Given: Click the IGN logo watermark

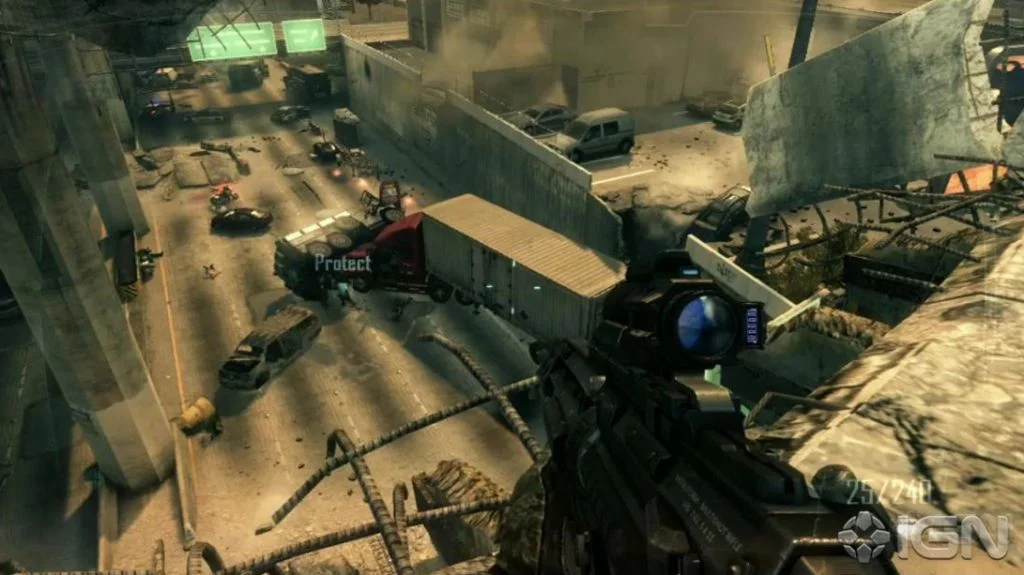Looking at the screenshot, I should click(x=923, y=536).
